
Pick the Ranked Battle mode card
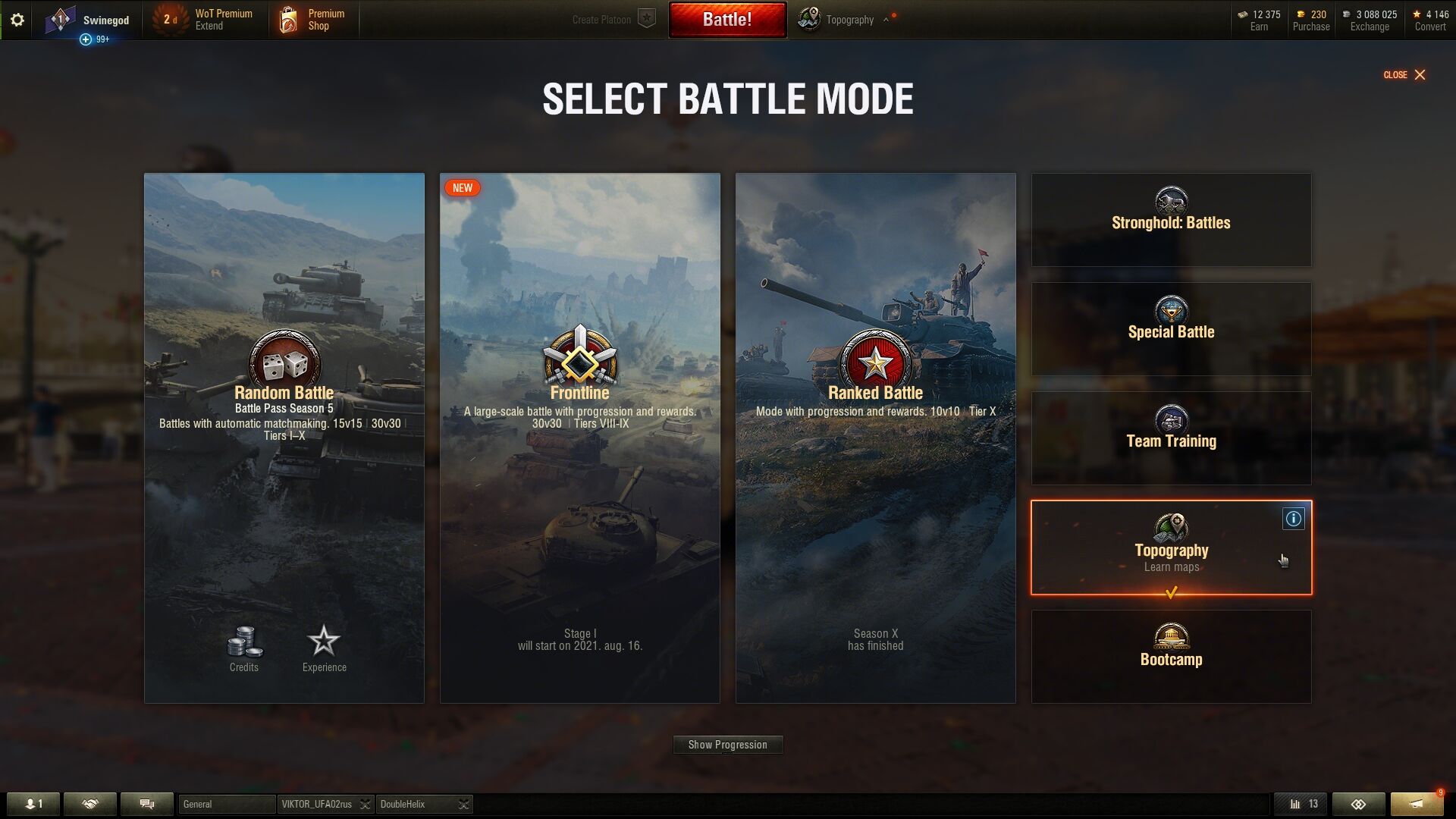[x=875, y=438]
